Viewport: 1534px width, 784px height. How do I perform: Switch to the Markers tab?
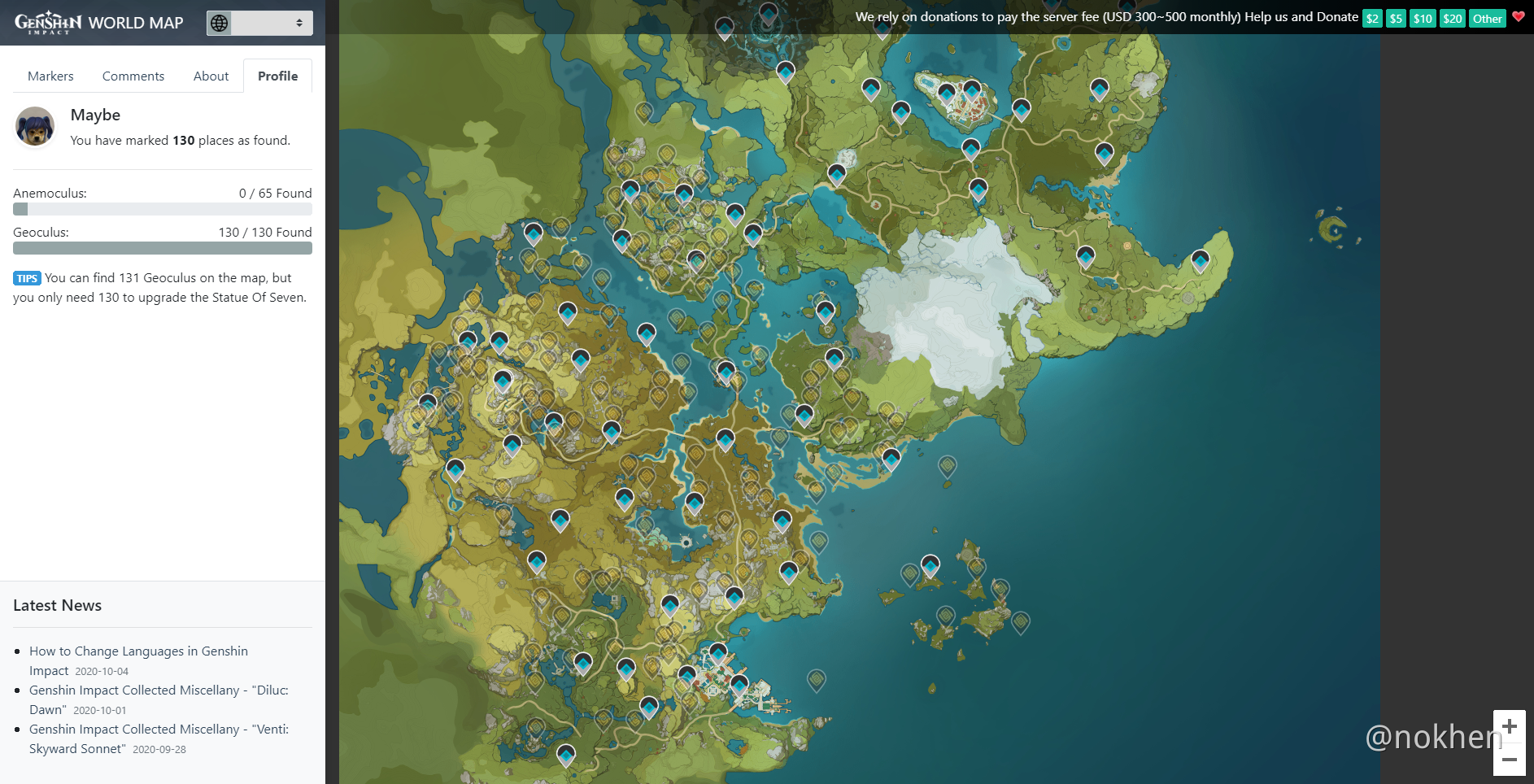click(x=50, y=76)
